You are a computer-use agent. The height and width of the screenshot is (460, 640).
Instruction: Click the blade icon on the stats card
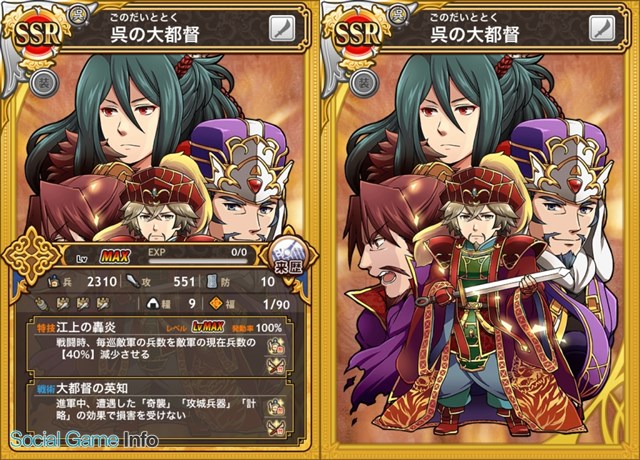281,30
